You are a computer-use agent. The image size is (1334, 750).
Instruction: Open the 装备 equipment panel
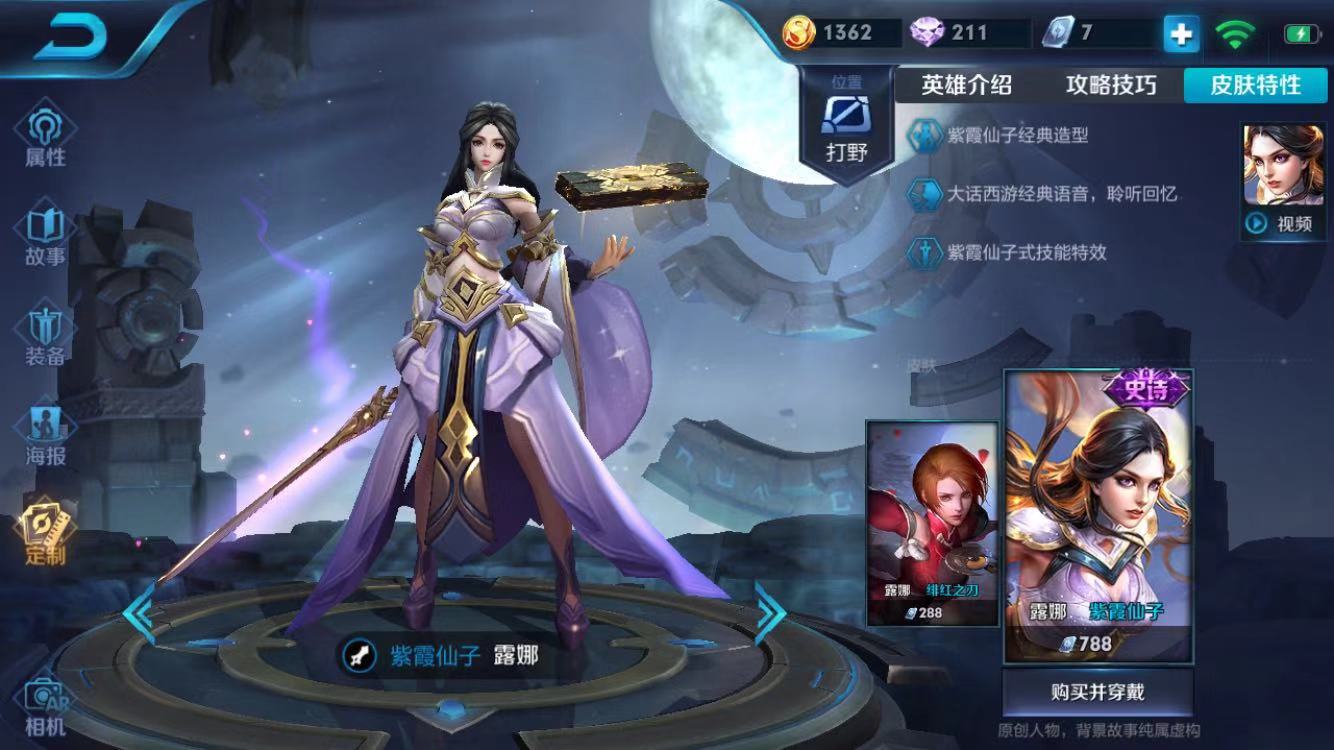point(47,330)
